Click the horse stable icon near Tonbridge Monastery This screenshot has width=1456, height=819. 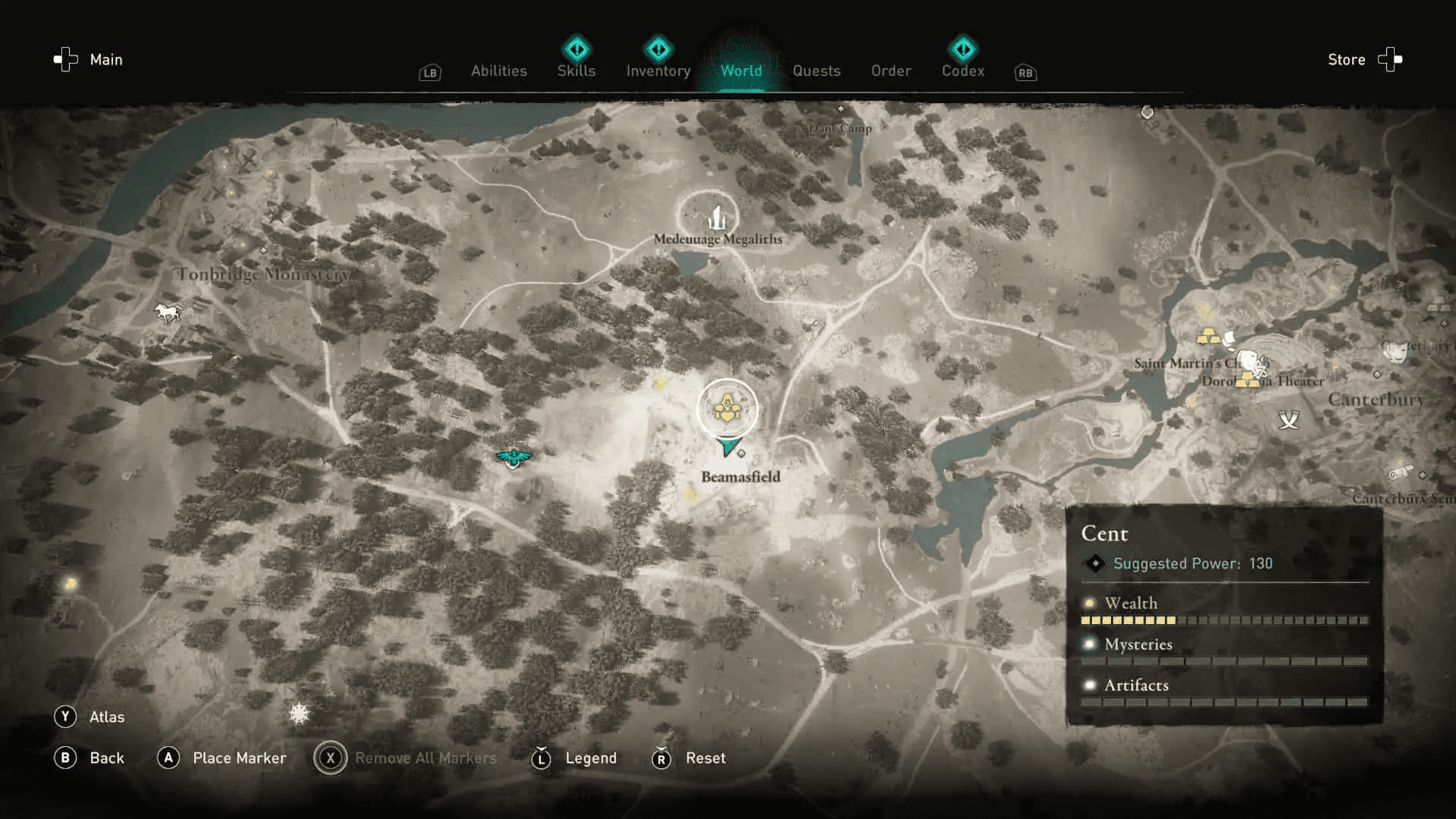click(167, 312)
